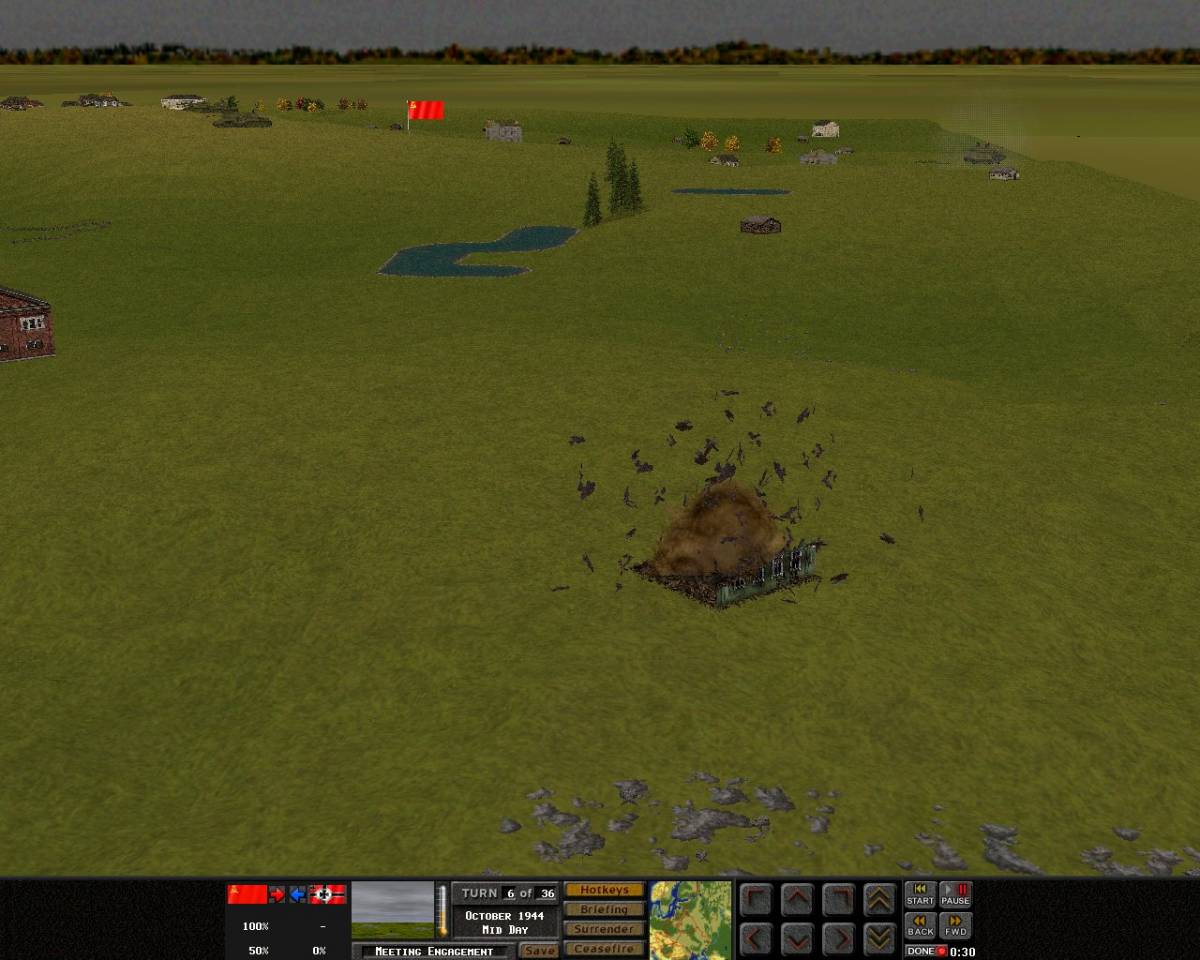Open the Hotkeys list
Screen dimensions: 1200x960
point(604,890)
